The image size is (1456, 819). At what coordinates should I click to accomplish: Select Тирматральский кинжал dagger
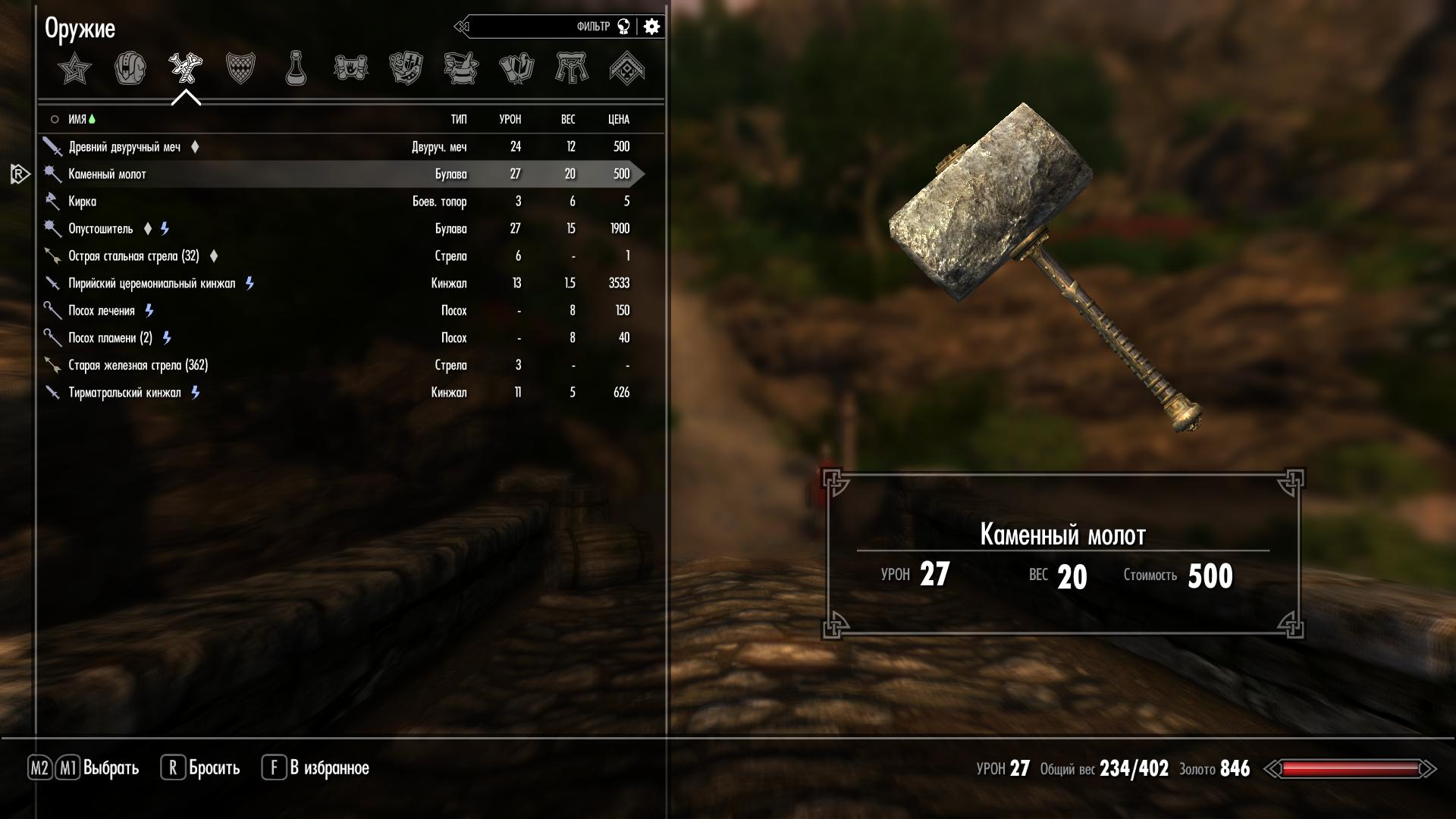pos(125,393)
